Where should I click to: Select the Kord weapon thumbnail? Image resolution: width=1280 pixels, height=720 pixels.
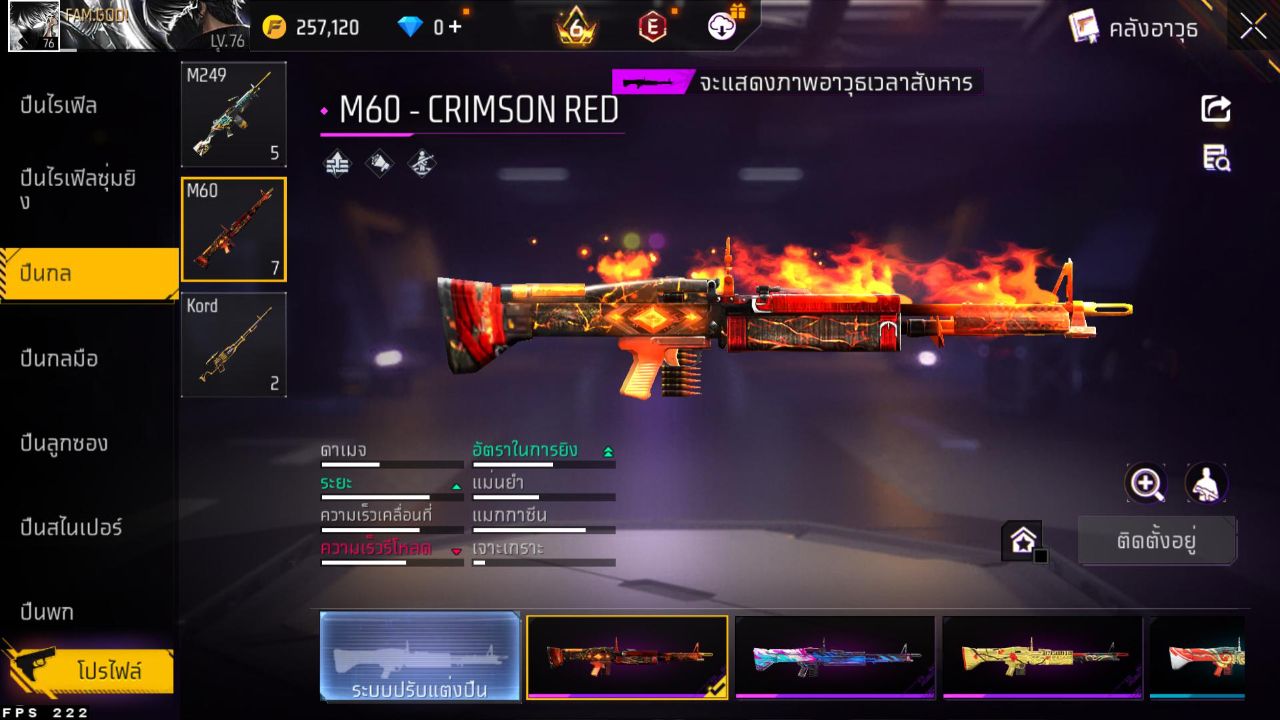click(233, 345)
